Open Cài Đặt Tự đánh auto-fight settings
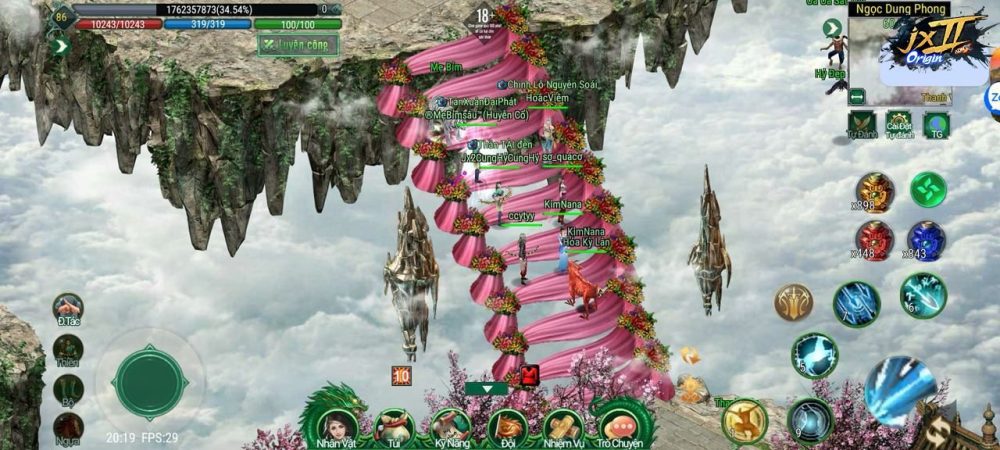This screenshot has height=450, width=1000. [899, 124]
